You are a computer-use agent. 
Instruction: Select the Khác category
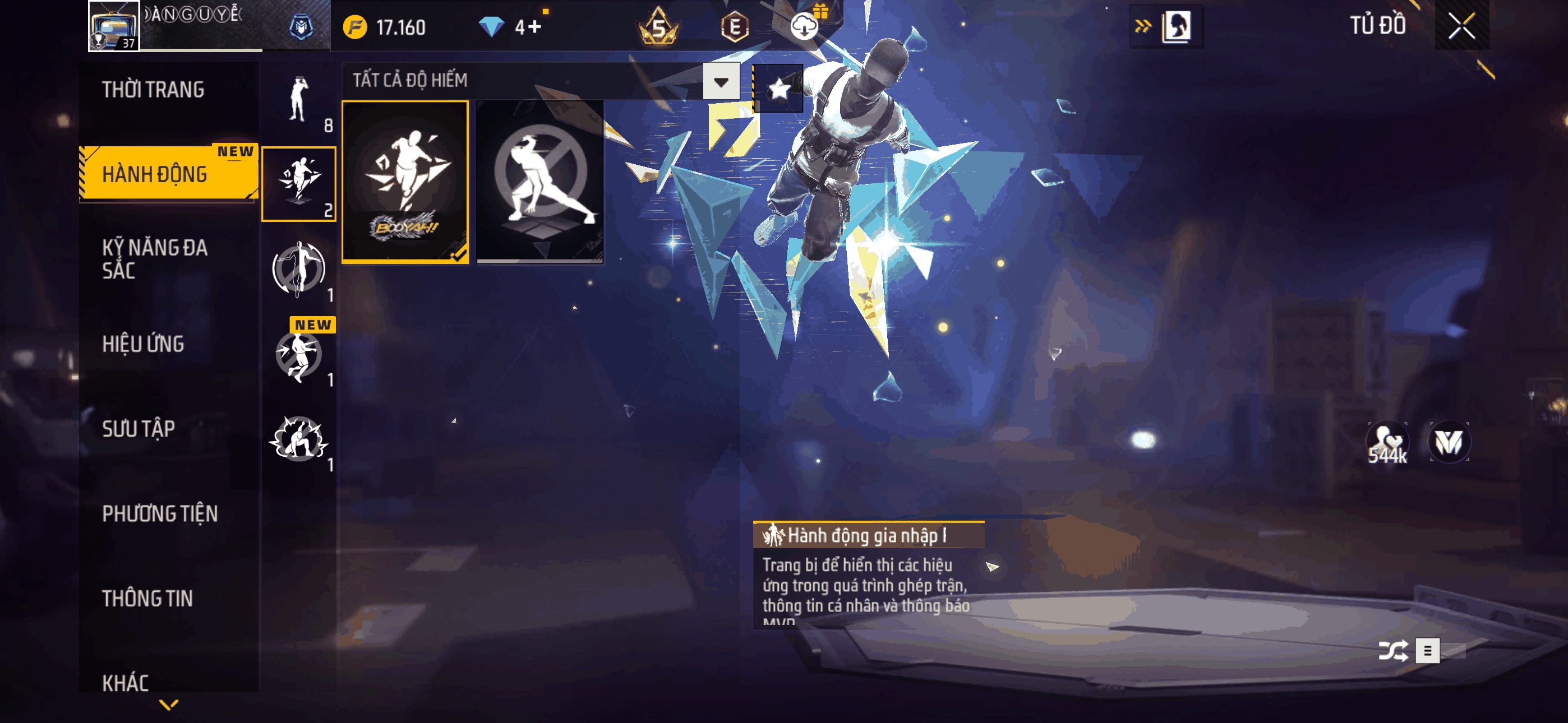pyautogui.click(x=126, y=682)
